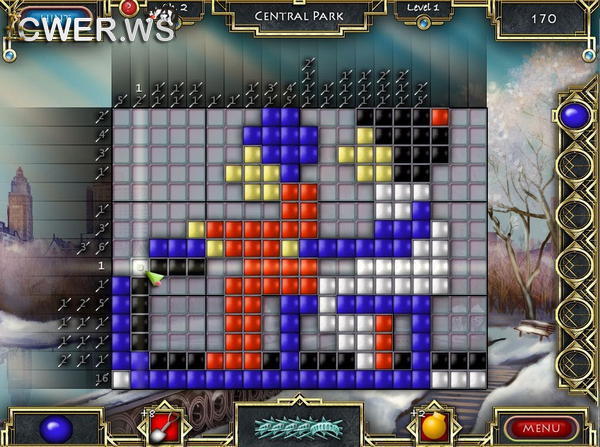
Task: Pick the blue orb in the side column
Action: pyautogui.click(x=573, y=116)
